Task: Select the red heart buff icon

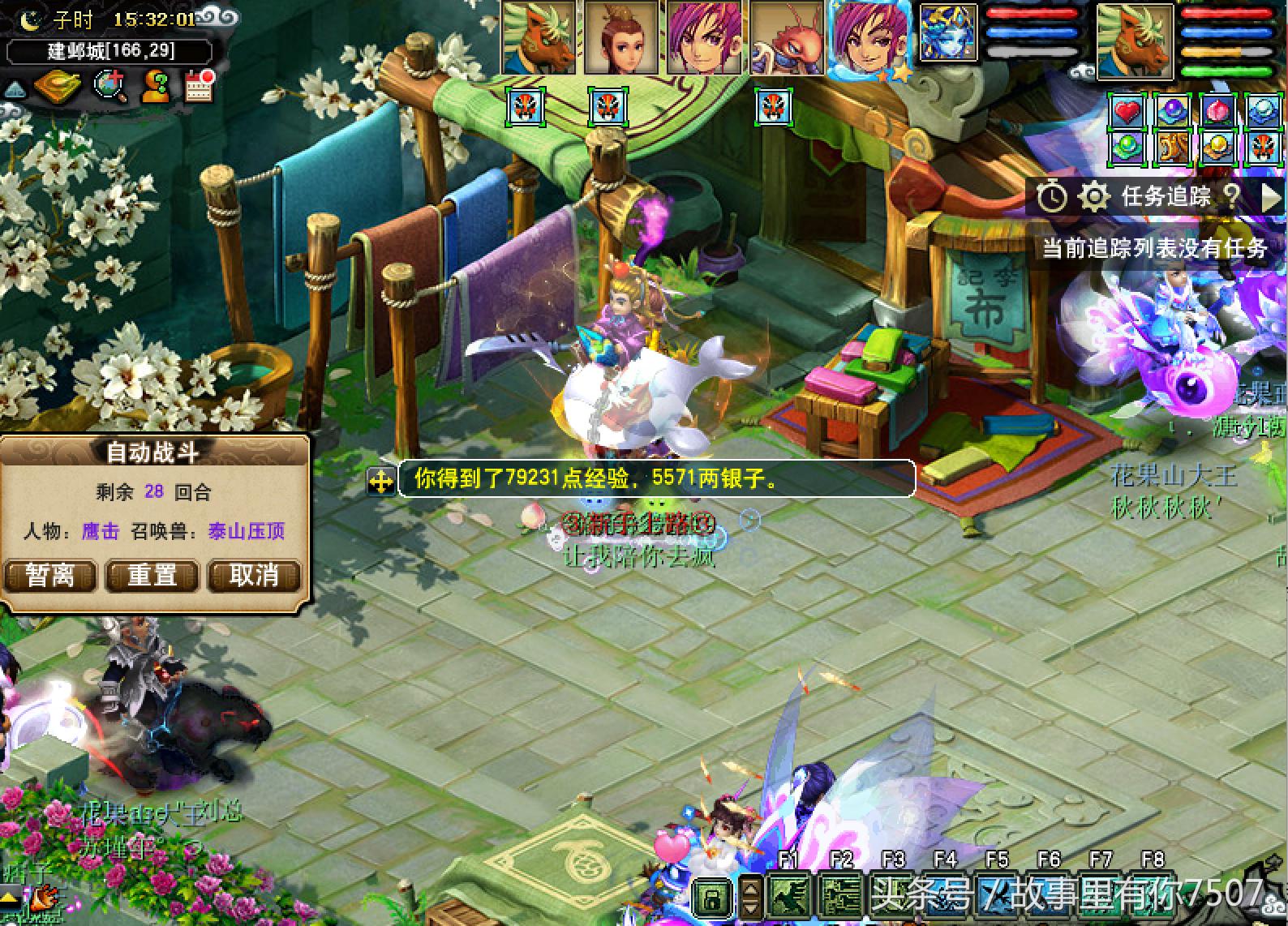Action: 1127,111
